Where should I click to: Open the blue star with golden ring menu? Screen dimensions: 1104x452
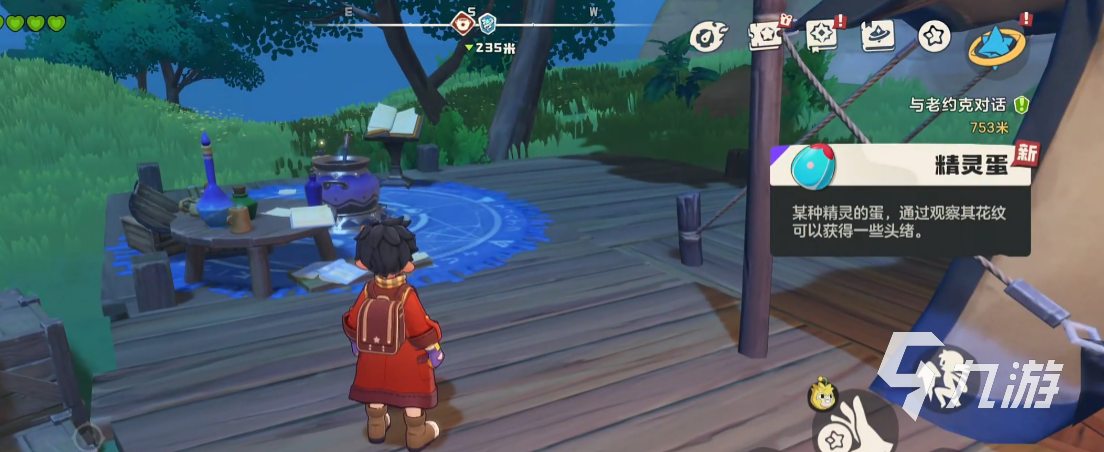tap(997, 43)
